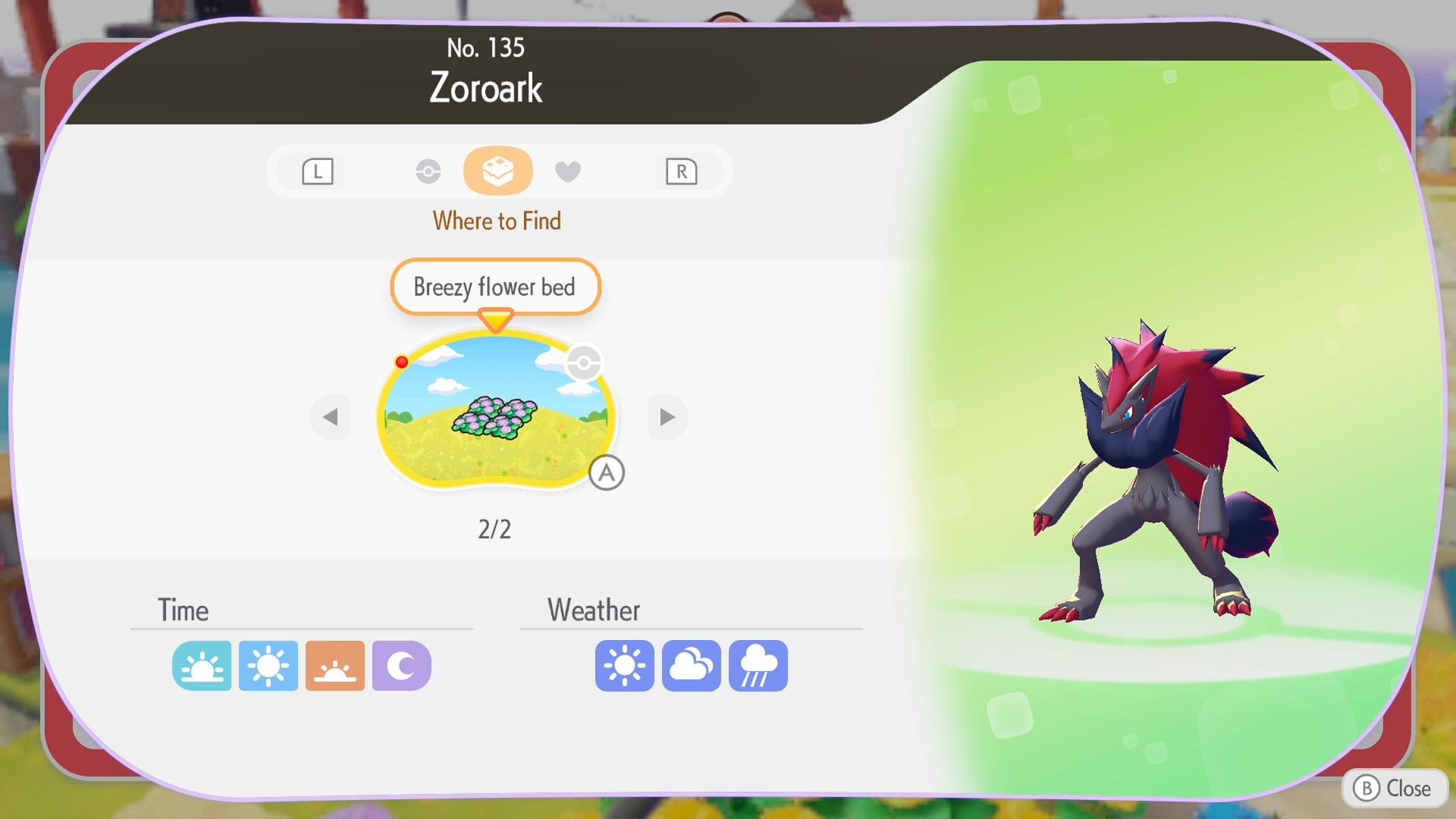Select the evening time icon
Image resolution: width=1456 pixels, height=819 pixels.
coord(334,666)
